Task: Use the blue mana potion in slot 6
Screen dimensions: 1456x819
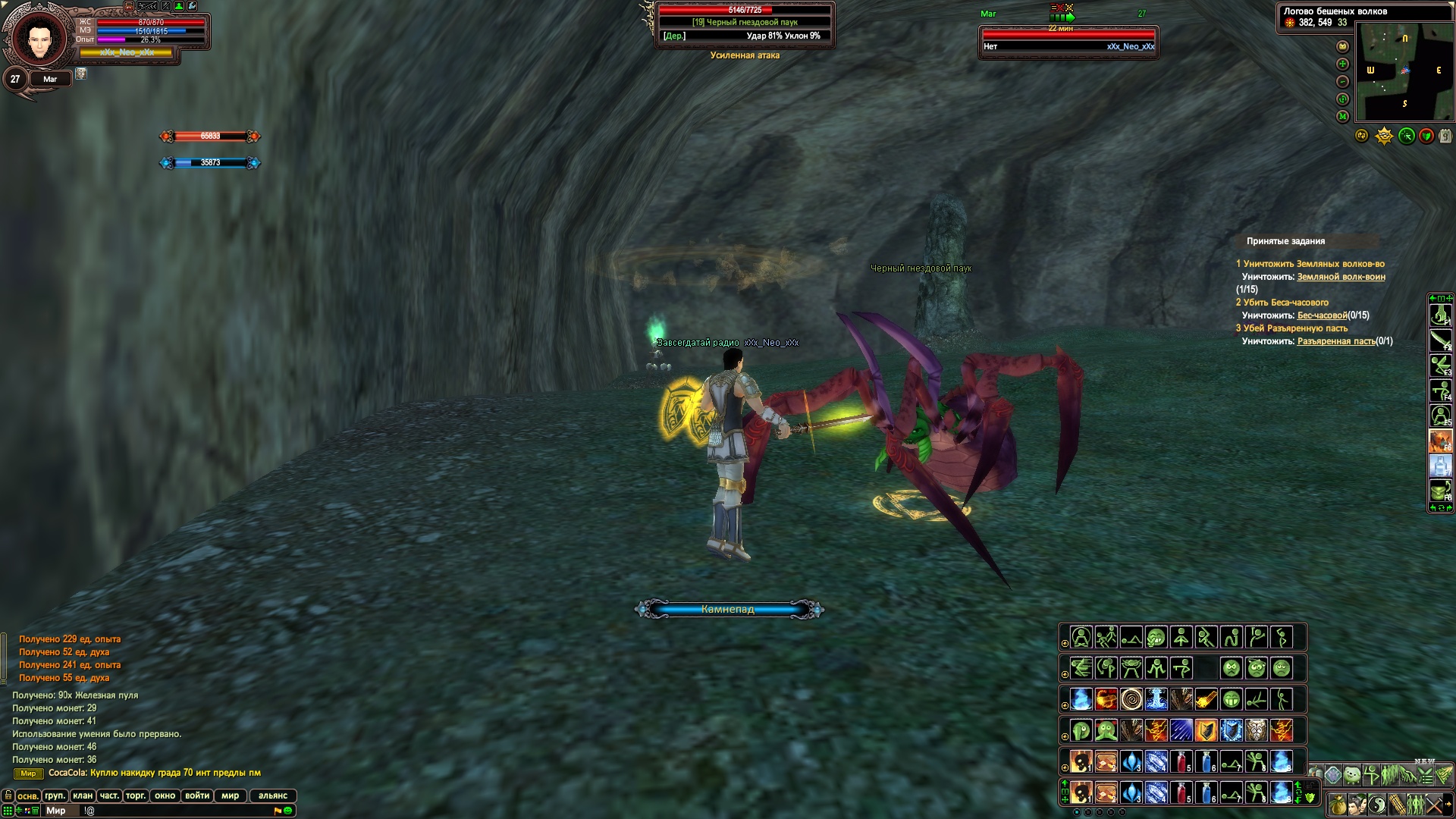Action: pyautogui.click(x=1206, y=761)
